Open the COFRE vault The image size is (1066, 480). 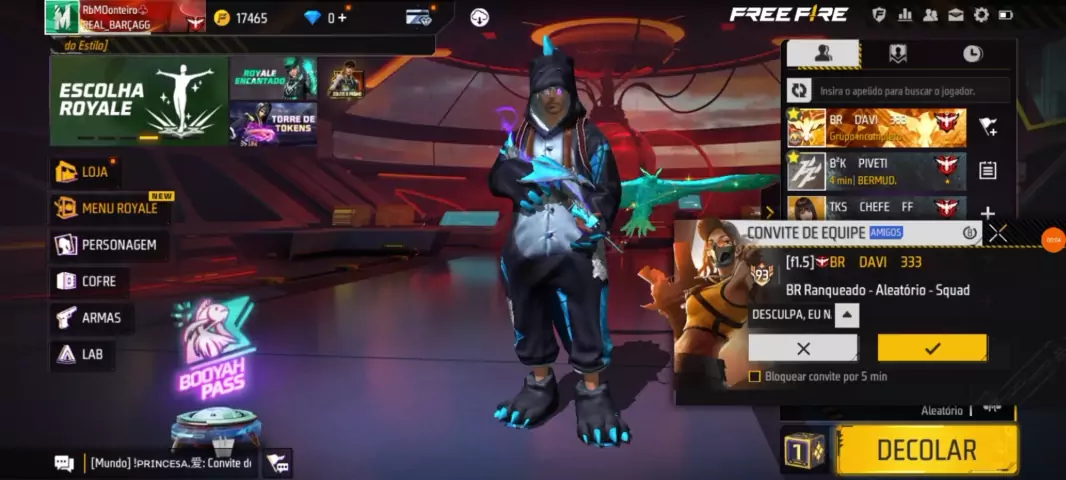(88, 282)
